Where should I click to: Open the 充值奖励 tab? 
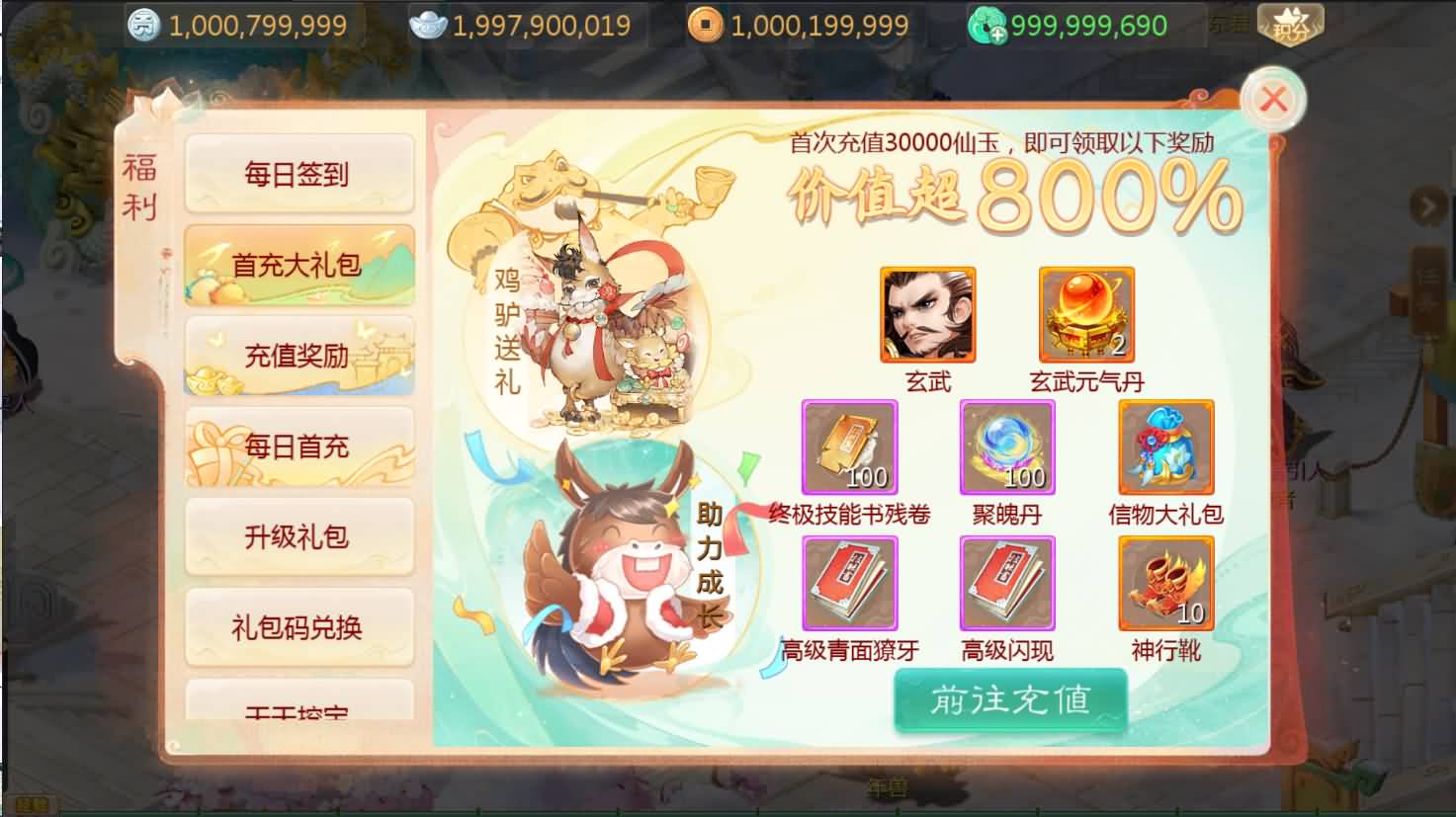click(299, 354)
